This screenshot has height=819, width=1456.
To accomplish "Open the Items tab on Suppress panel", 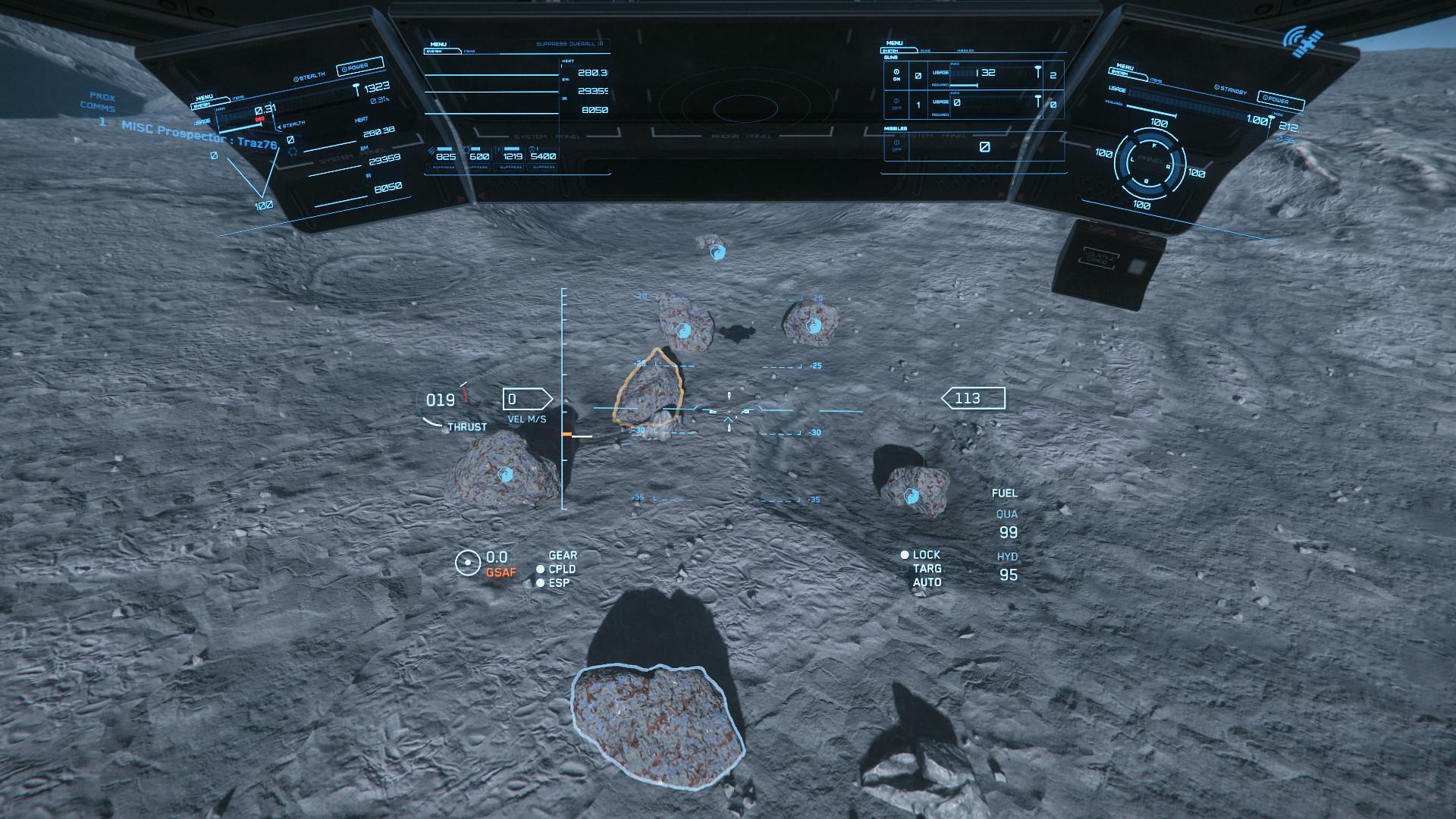I will (x=469, y=52).
